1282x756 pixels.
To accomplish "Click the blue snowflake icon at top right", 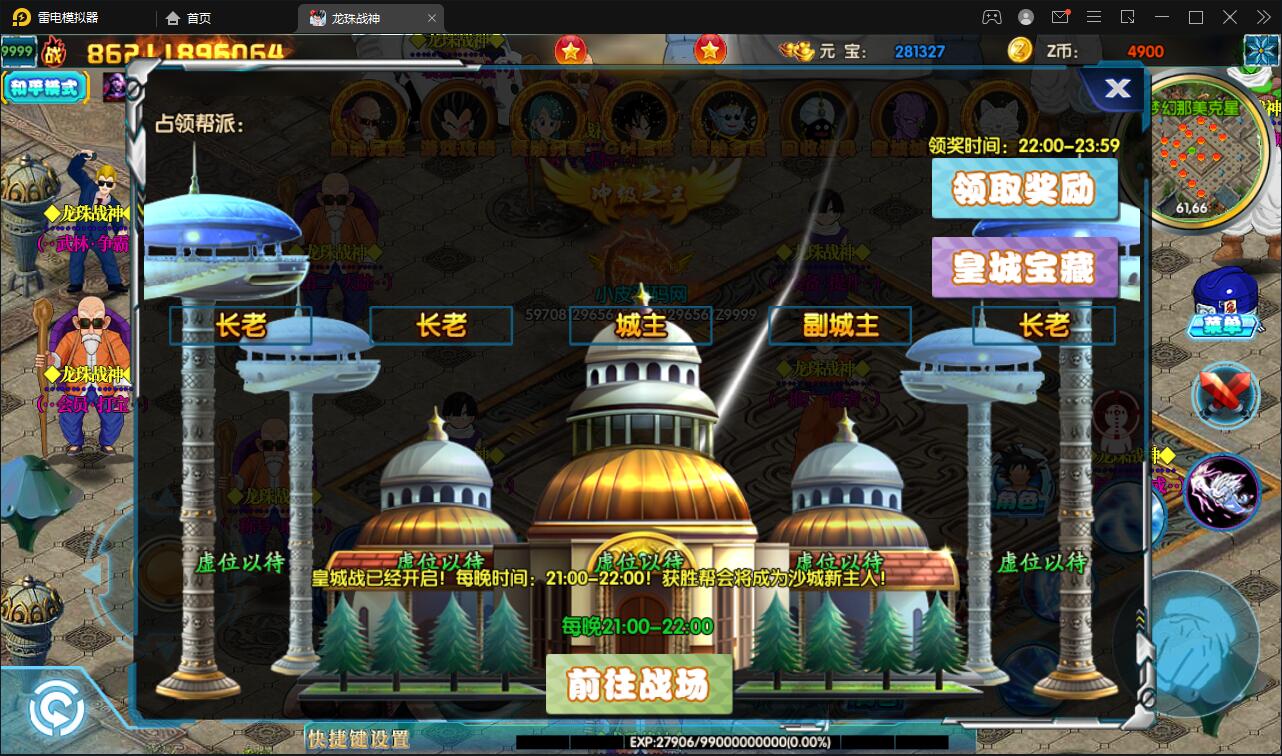I will 1260,50.
